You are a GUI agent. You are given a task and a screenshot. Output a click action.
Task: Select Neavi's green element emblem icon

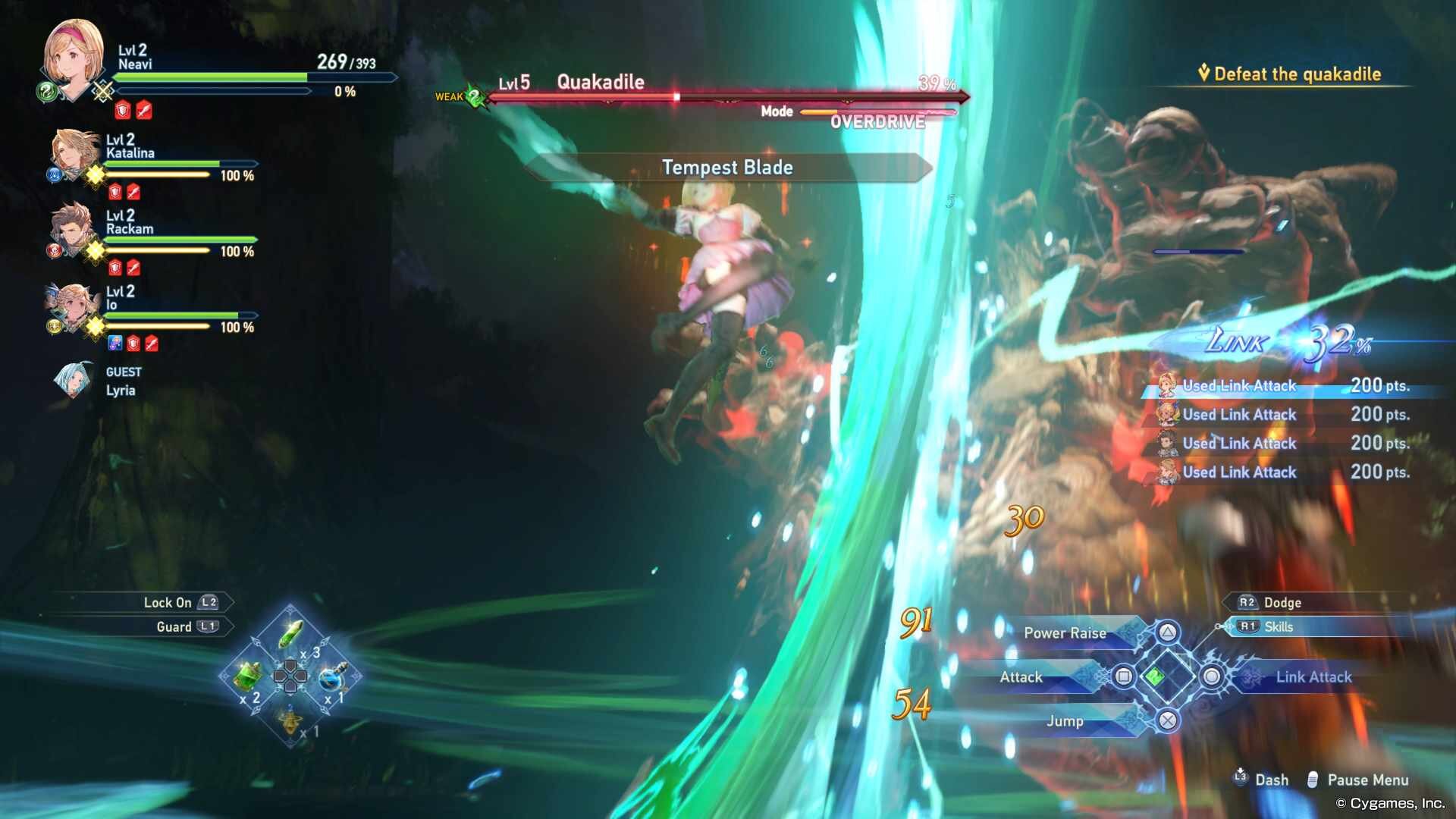[x=46, y=93]
